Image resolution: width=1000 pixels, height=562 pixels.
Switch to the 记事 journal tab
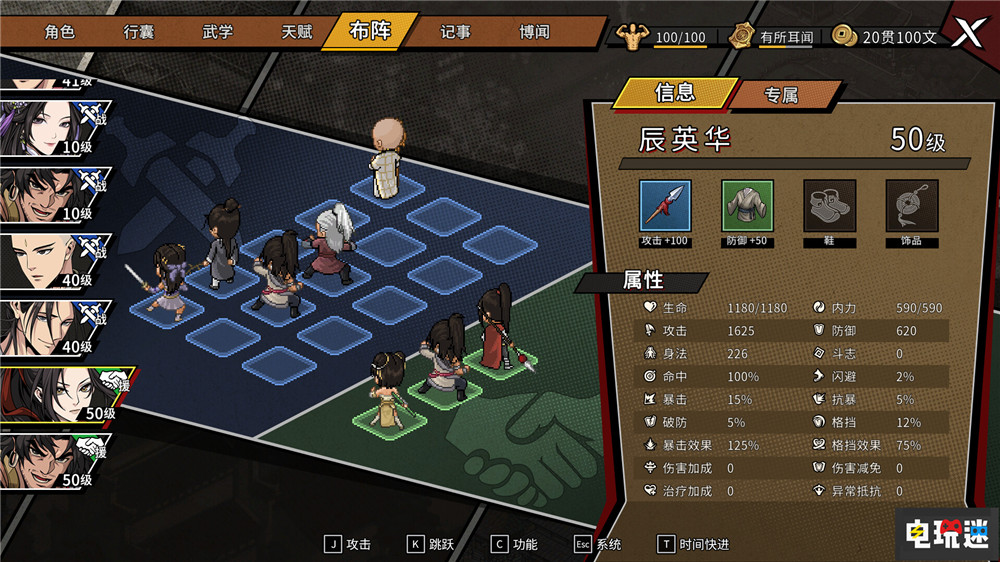[455, 32]
